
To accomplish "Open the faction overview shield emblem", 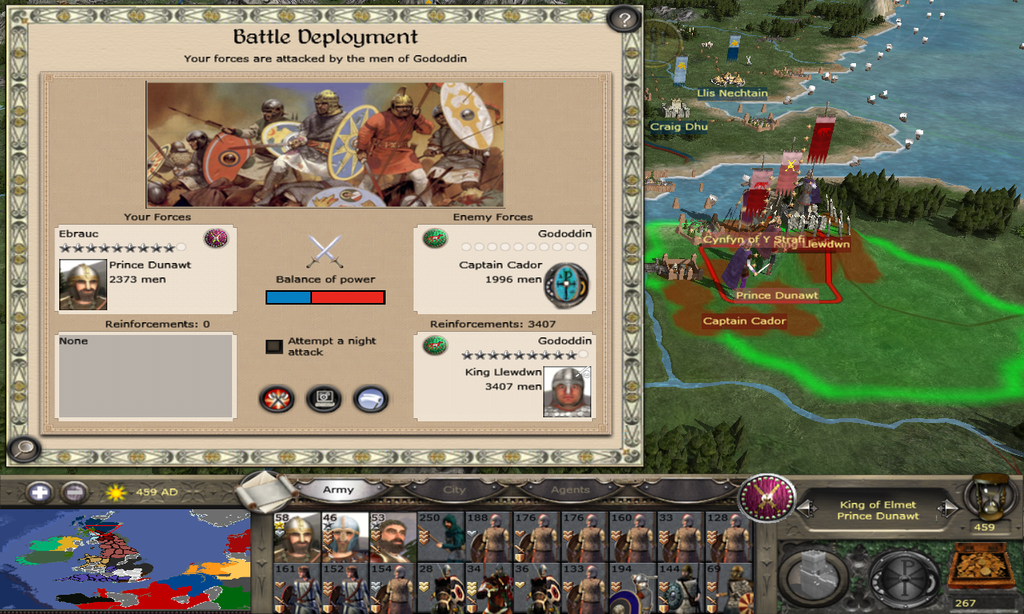I will click(766, 497).
